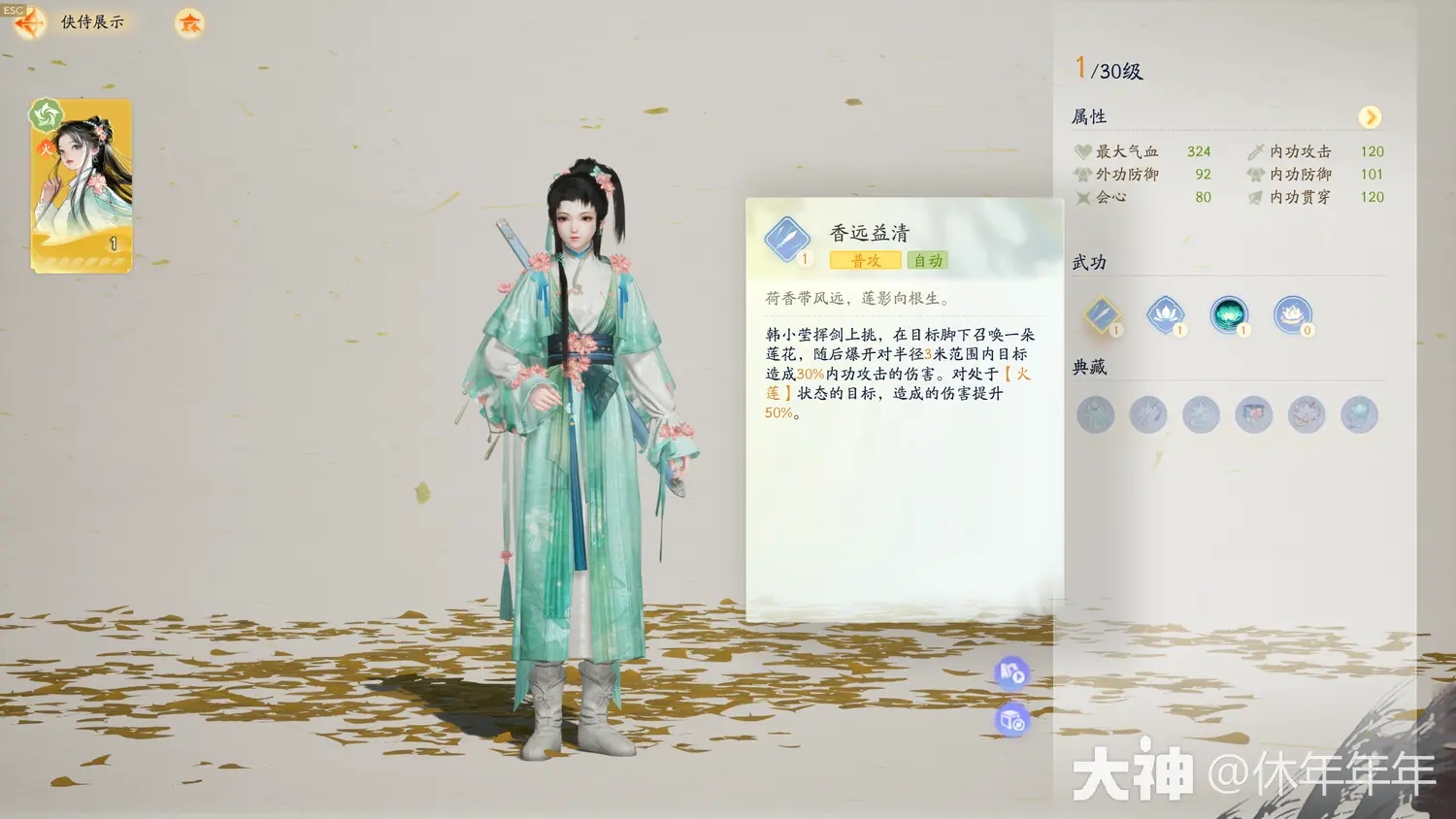
Task: Open the last 典藏 collection icon
Action: (x=1359, y=414)
